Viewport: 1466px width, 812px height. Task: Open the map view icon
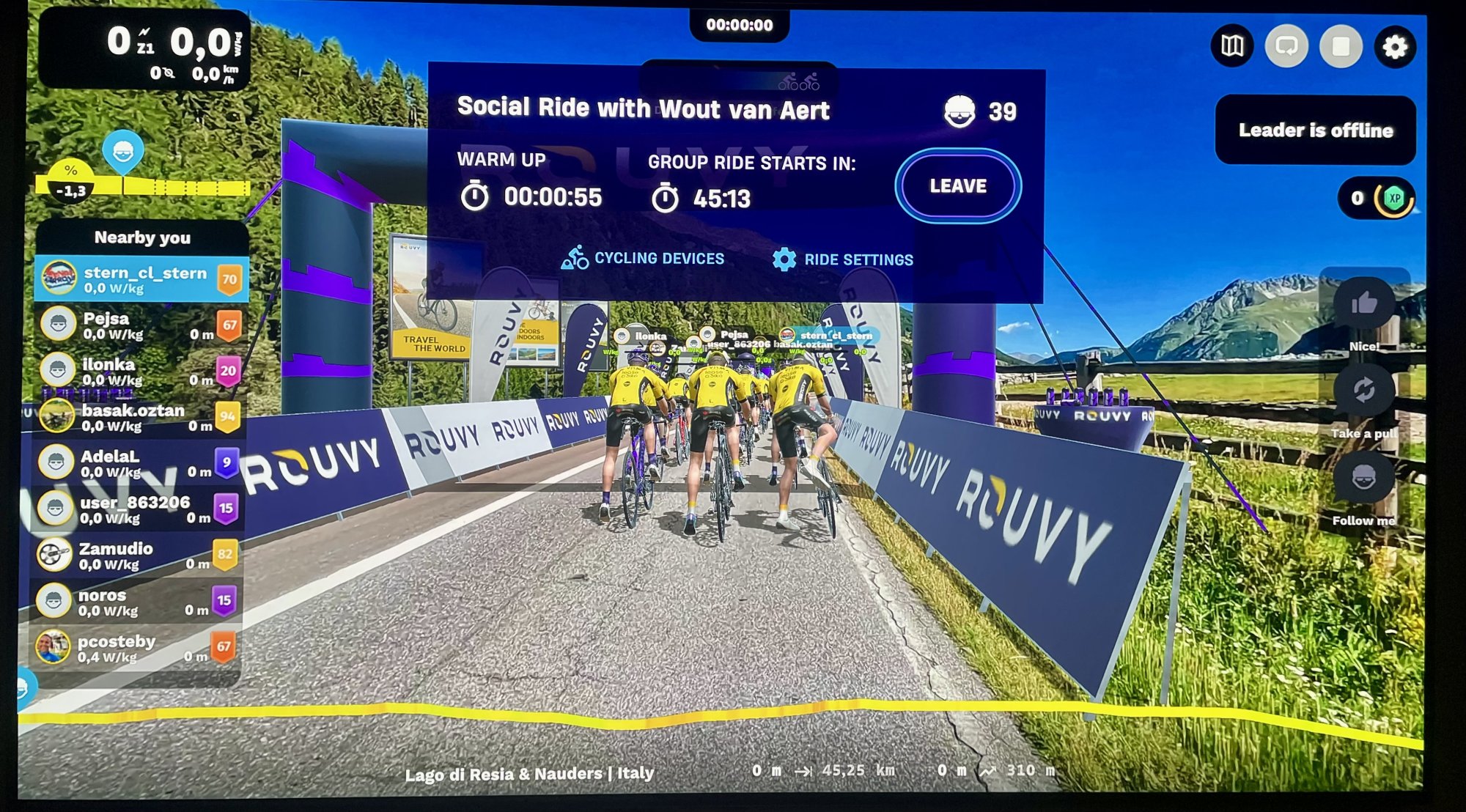pyautogui.click(x=1232, y=47)
